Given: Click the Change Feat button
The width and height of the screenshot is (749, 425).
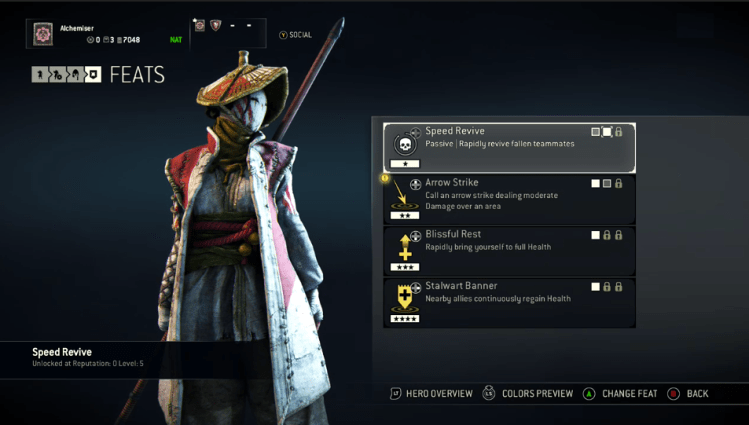Looking at the screenshot, I should coord(620,394).
